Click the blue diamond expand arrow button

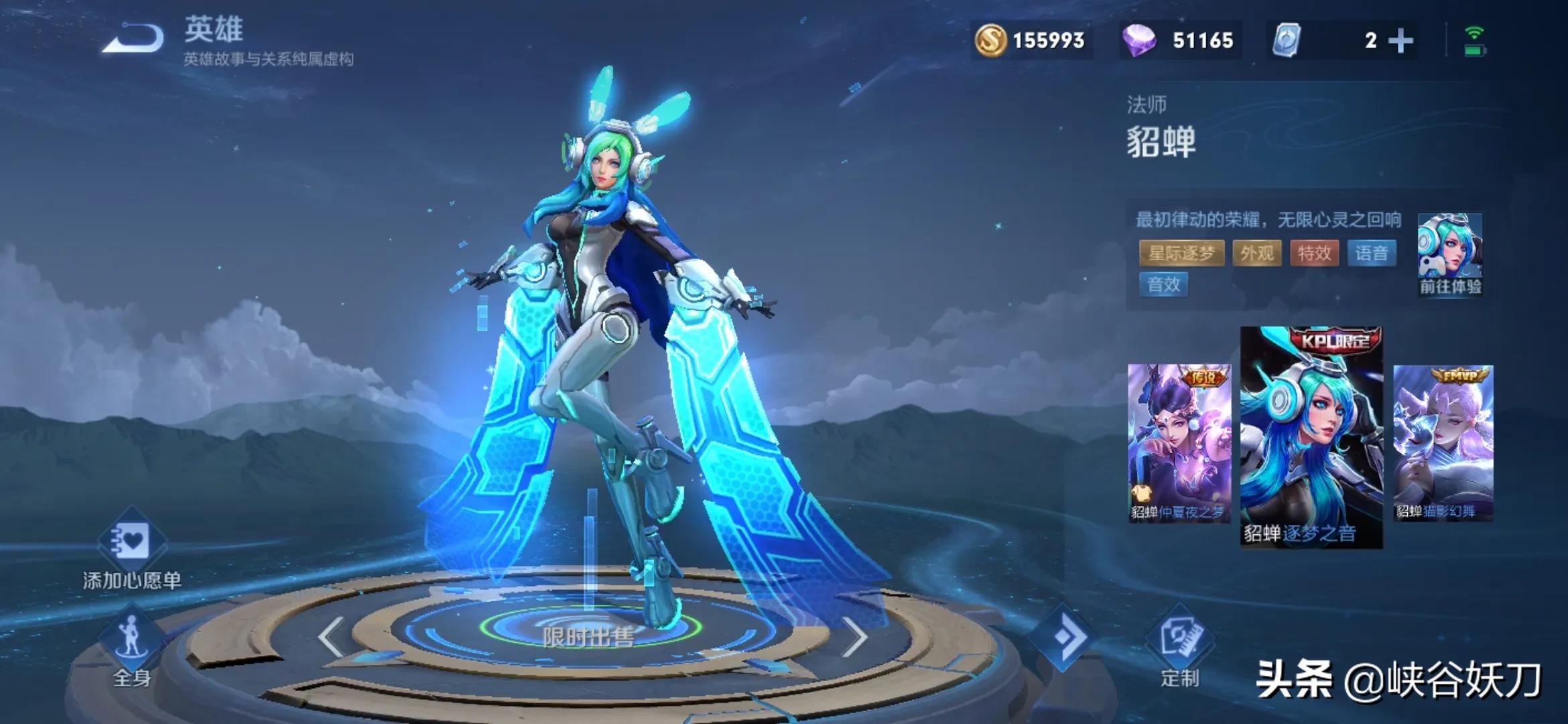click(1065, 637)
